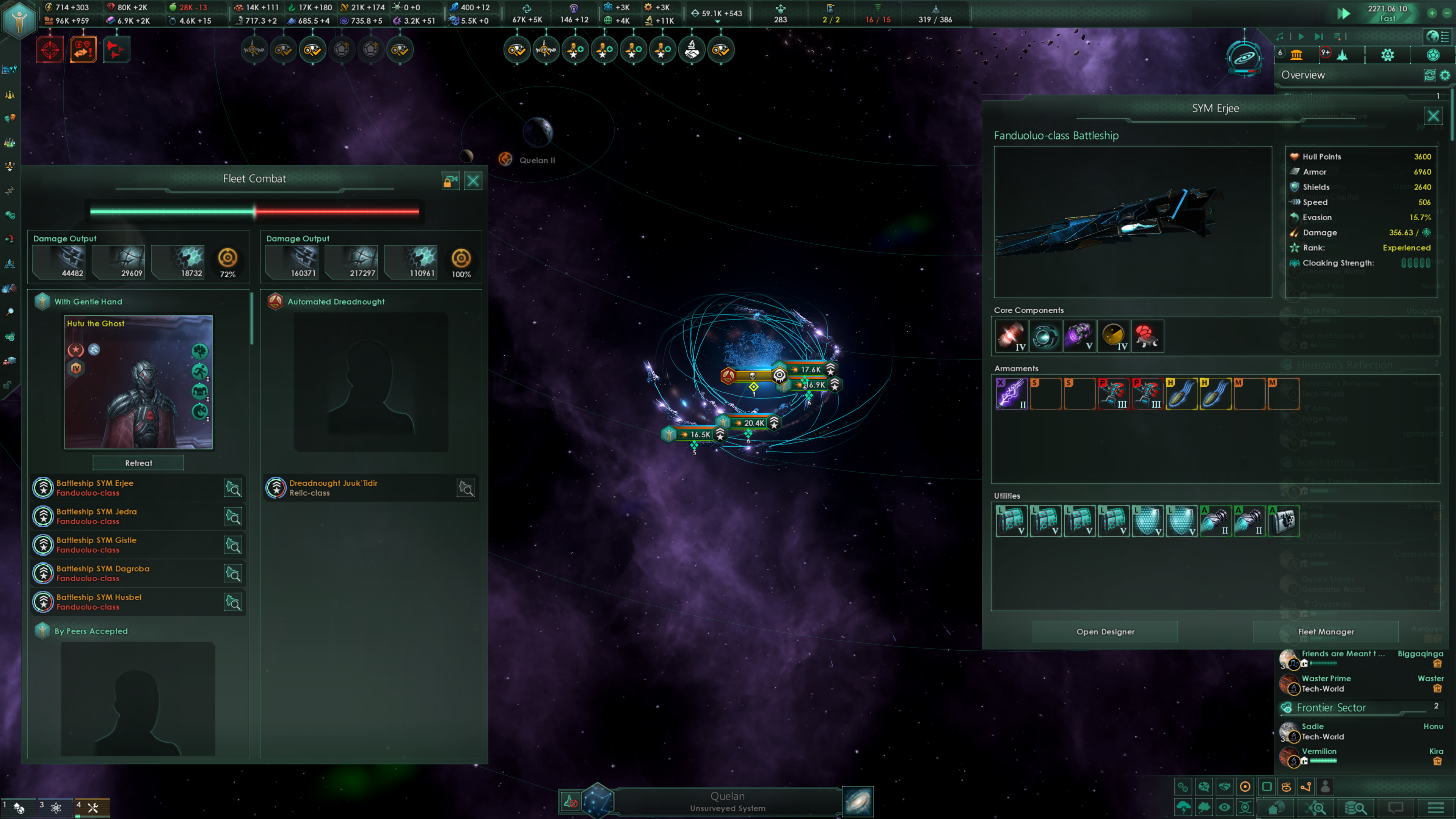Select the 20.4K fleet marker
Screen dimensions: 1456x819
tap(753, 423)
